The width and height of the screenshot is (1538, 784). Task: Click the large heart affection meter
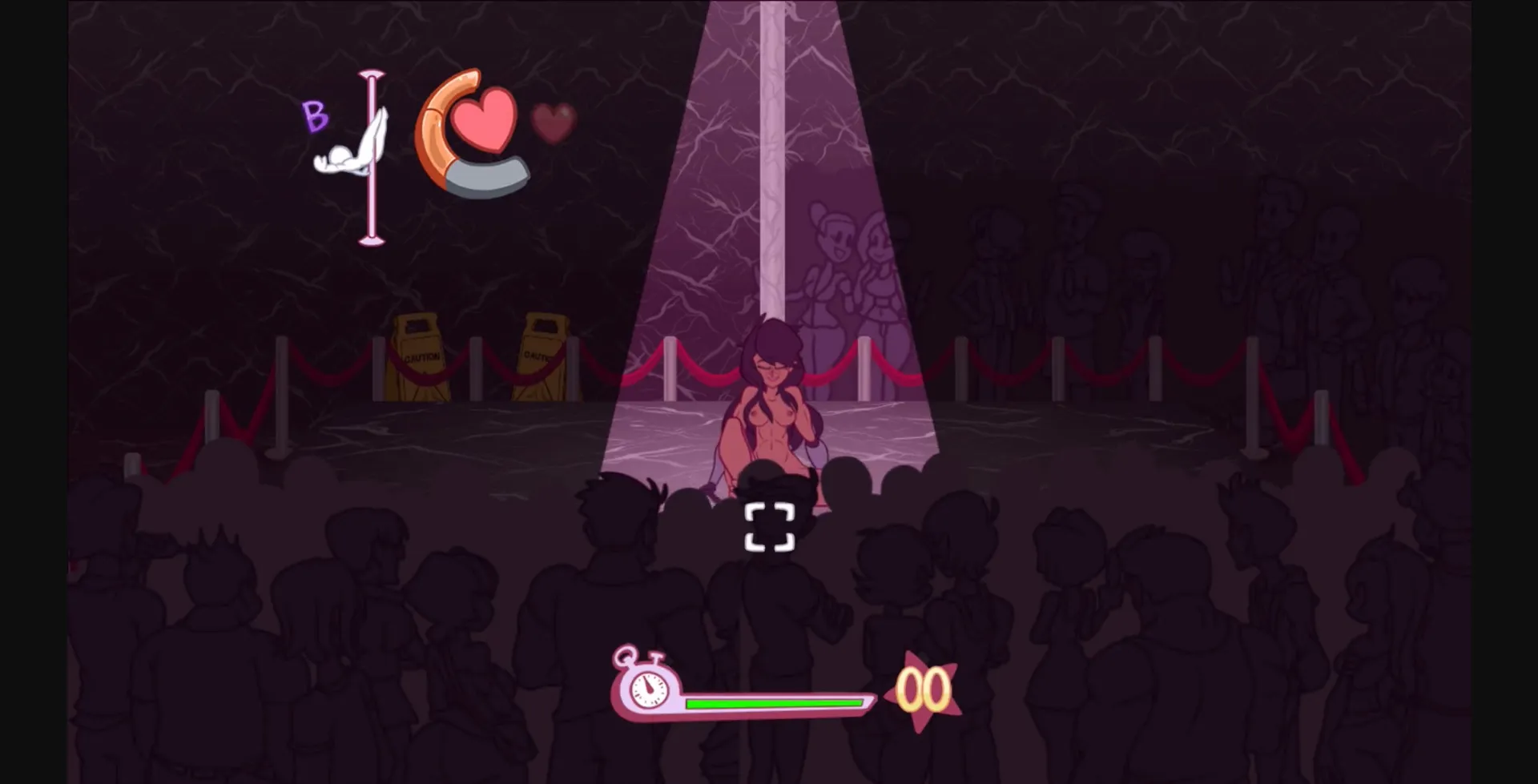pos(485,120)
